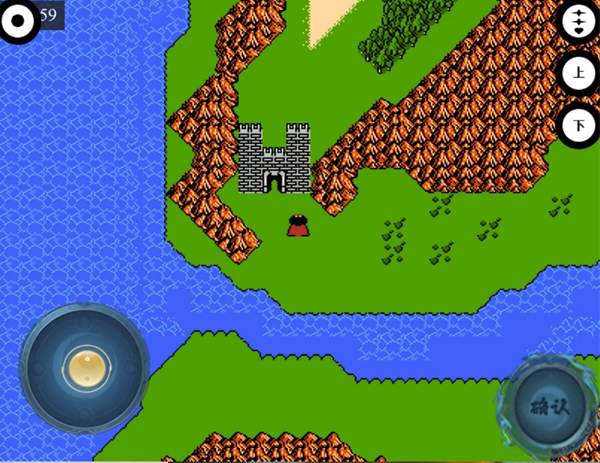
Task: Click the round record icon
Action: (17, 19)
